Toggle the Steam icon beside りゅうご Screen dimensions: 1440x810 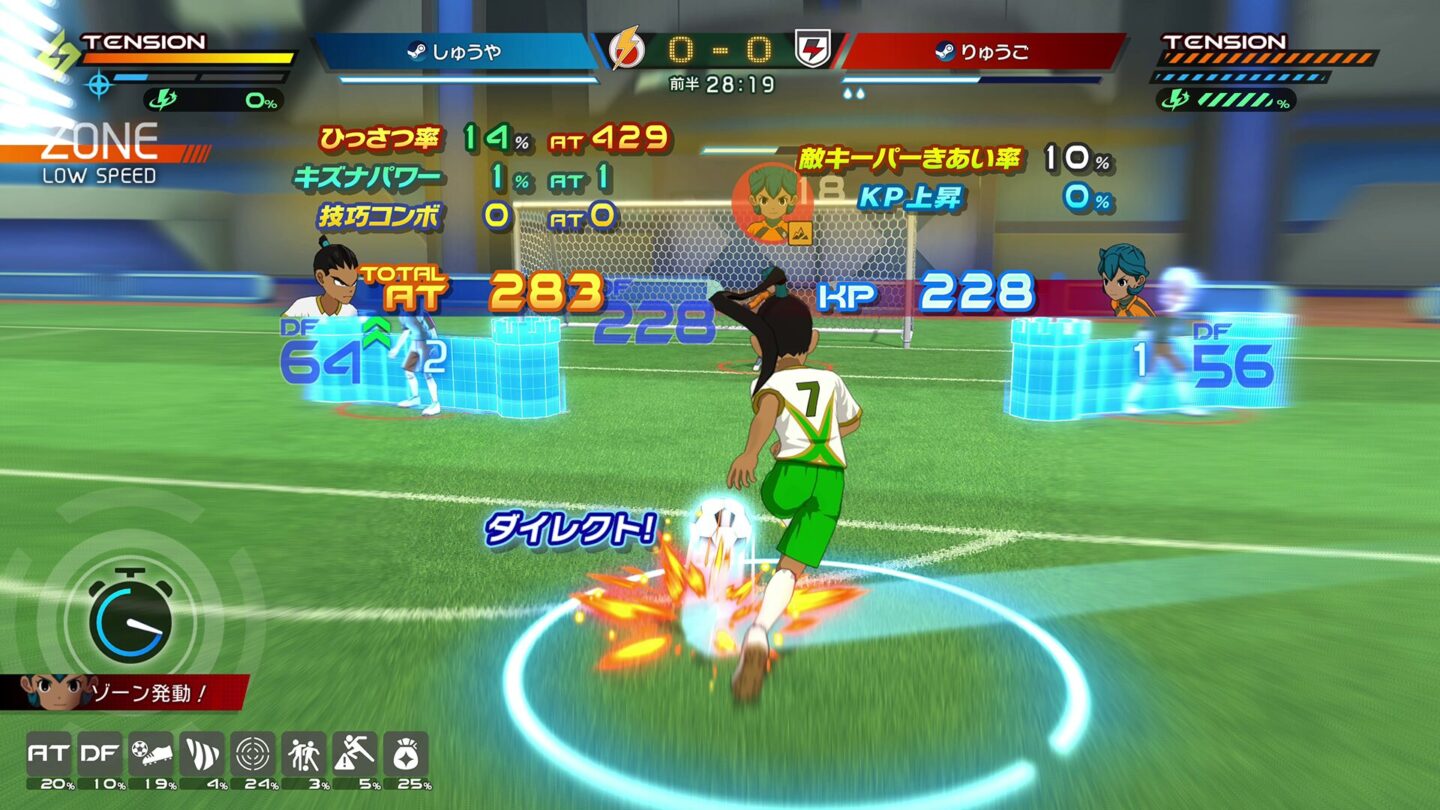tap(946, 51)
